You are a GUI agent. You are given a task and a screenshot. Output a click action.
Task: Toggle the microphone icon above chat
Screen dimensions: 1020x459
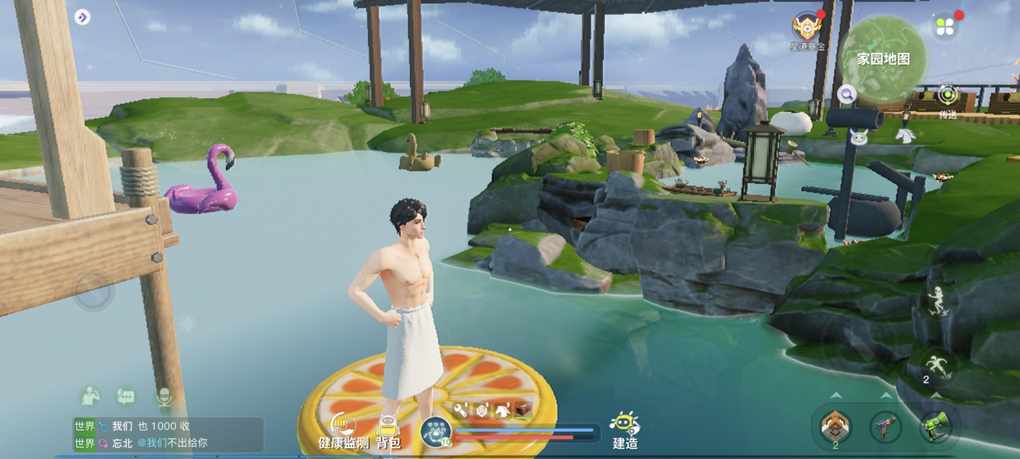point(164,396)
